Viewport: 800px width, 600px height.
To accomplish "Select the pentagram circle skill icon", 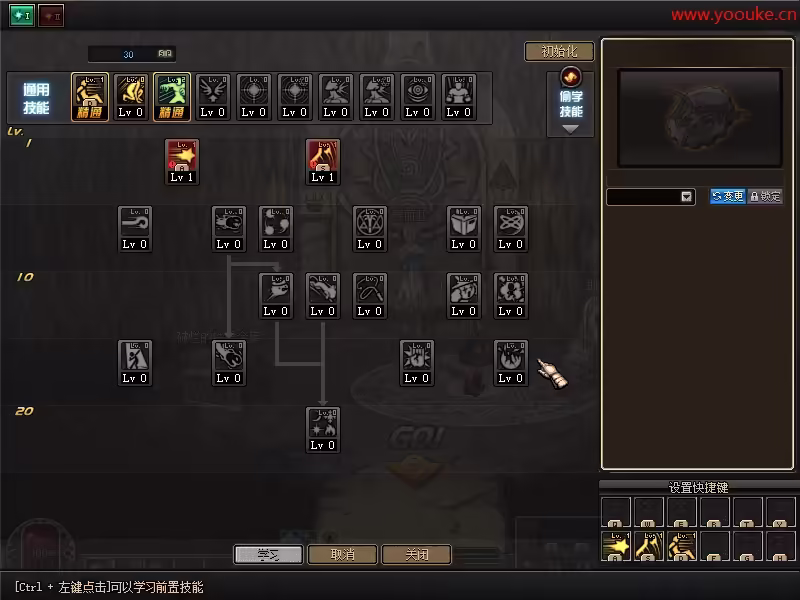I will pos(370,227).
